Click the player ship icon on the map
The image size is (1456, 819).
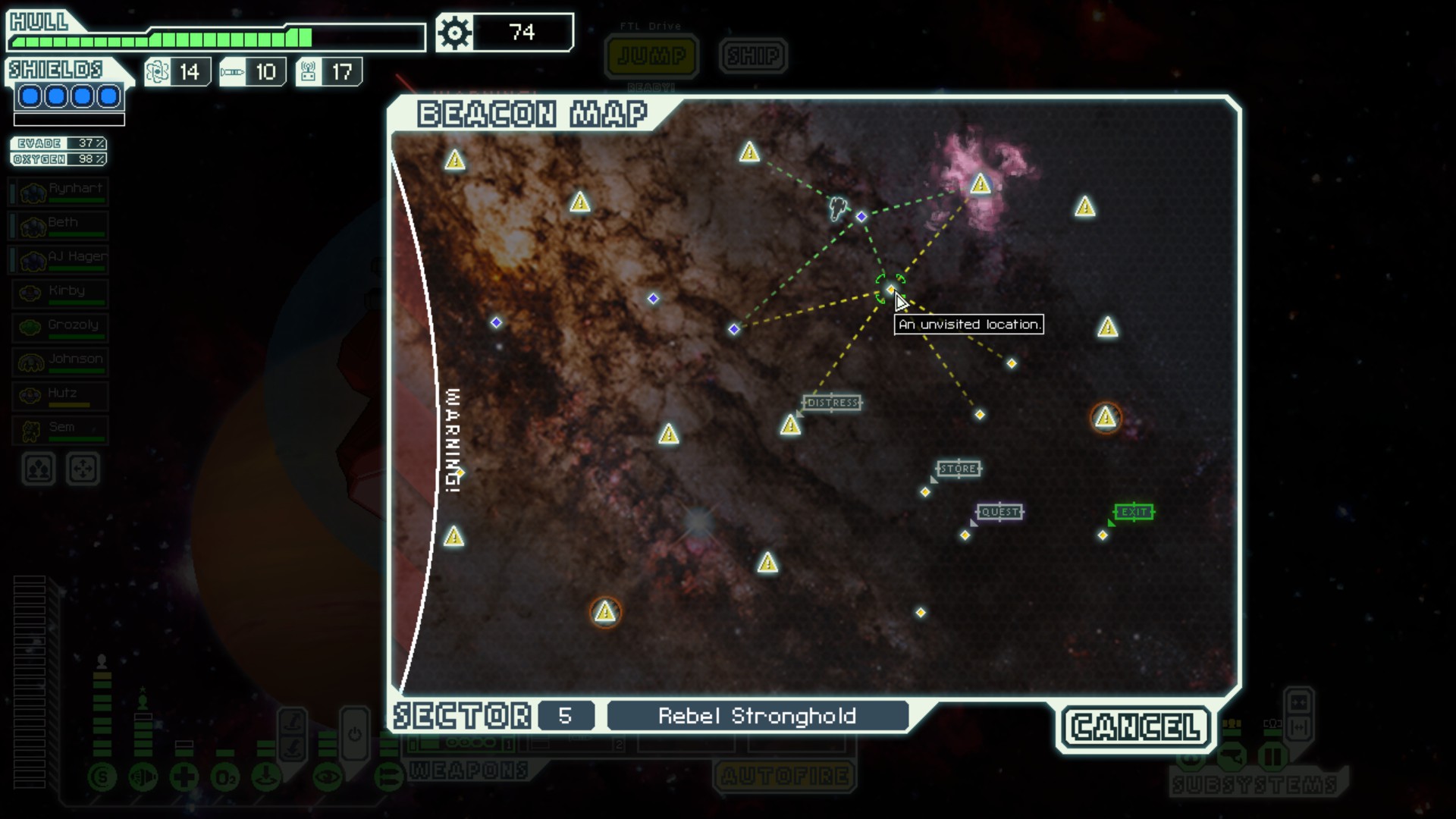tap(838, 208)
